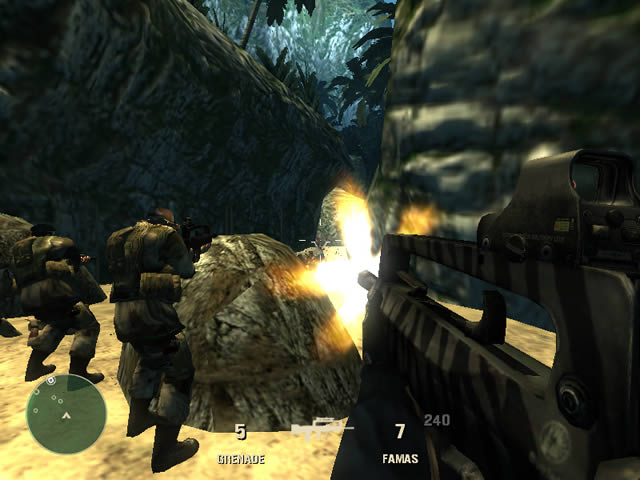Select the FAMAS rifle weapon icon

(x=322, y=430)
